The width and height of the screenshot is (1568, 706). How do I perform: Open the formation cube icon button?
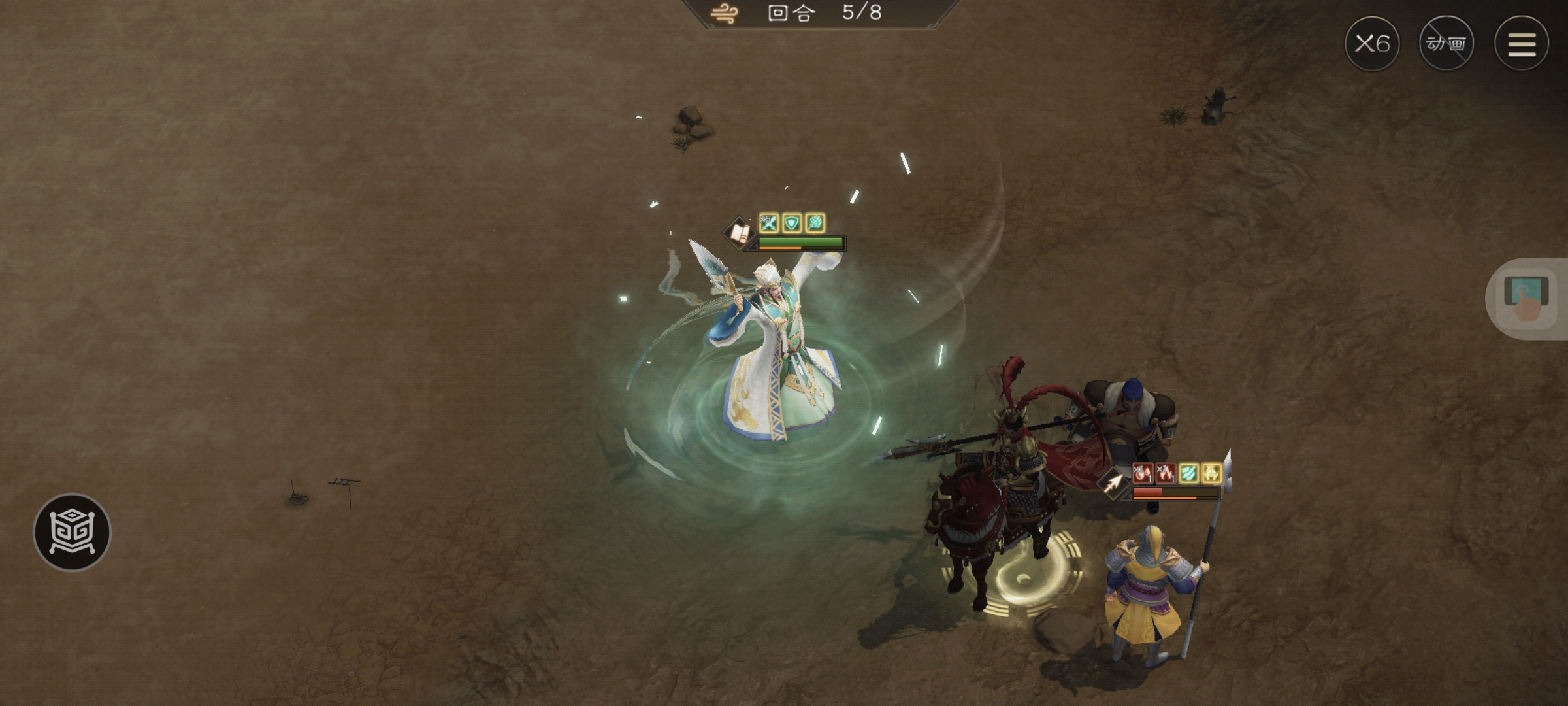coord(72,531)
